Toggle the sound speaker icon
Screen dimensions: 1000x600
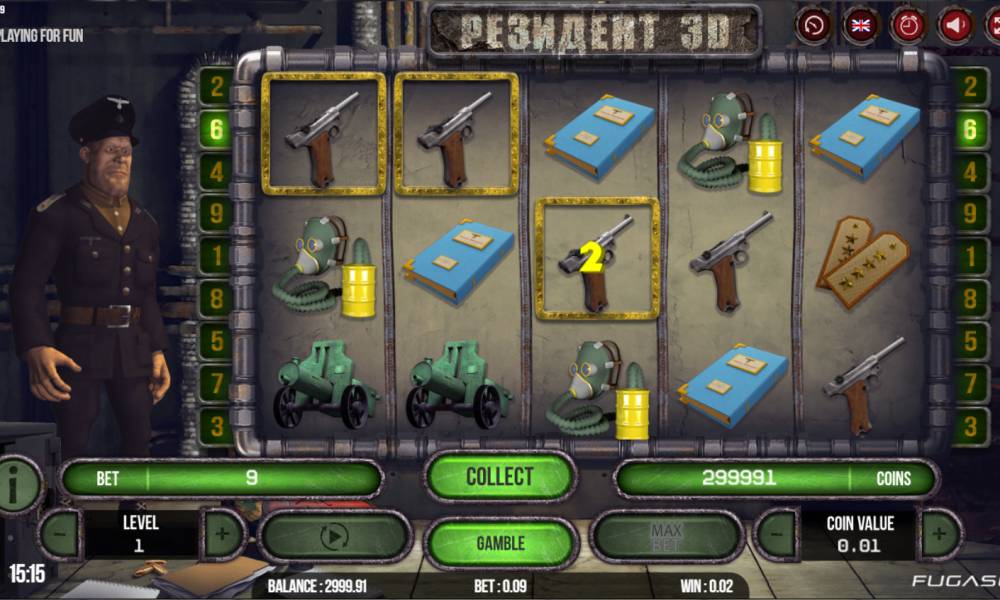[955, 25]
